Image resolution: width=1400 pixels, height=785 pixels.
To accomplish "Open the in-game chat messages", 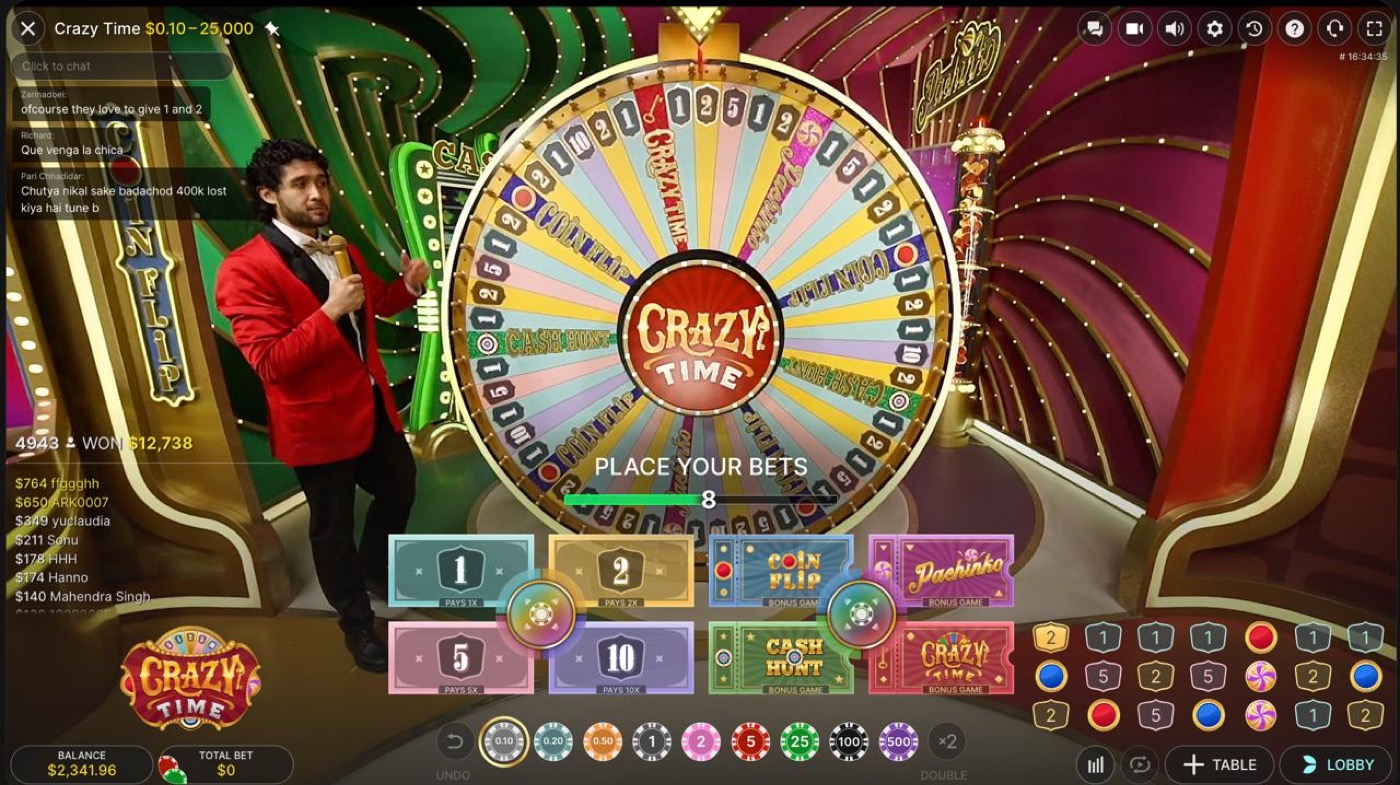I will tap(1094, 29).
